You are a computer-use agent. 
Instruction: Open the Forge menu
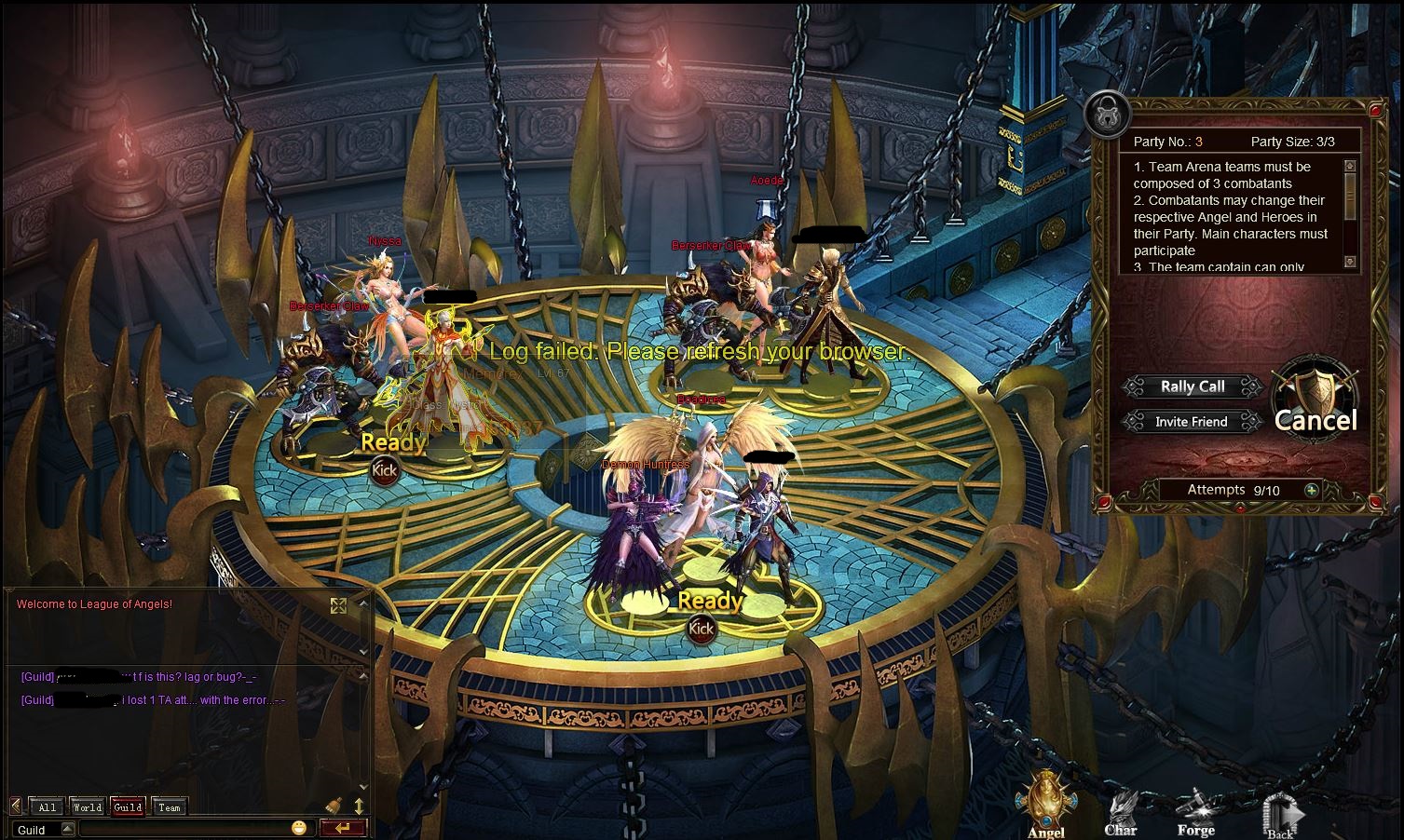pyautogui.click(x=1195, y=812)
